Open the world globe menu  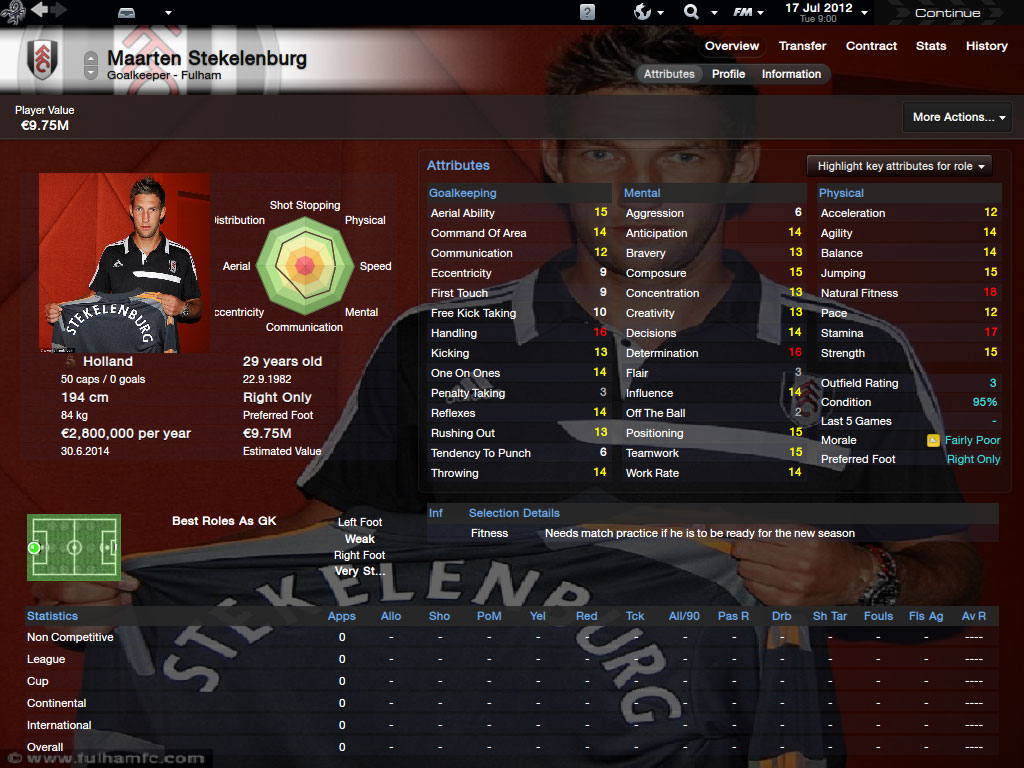click(x=645, y=12)
